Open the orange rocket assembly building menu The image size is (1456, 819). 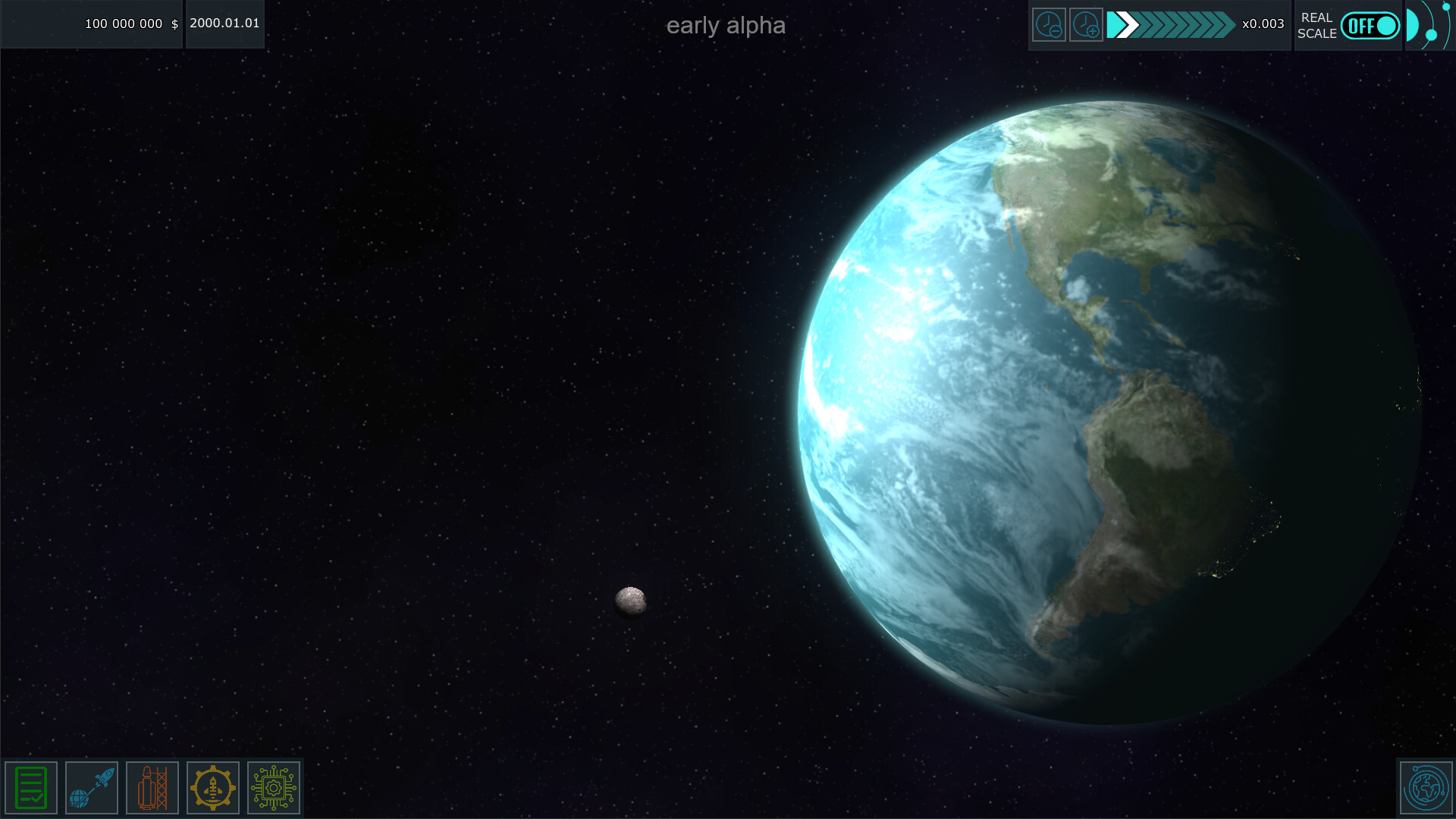pos(152,787)
